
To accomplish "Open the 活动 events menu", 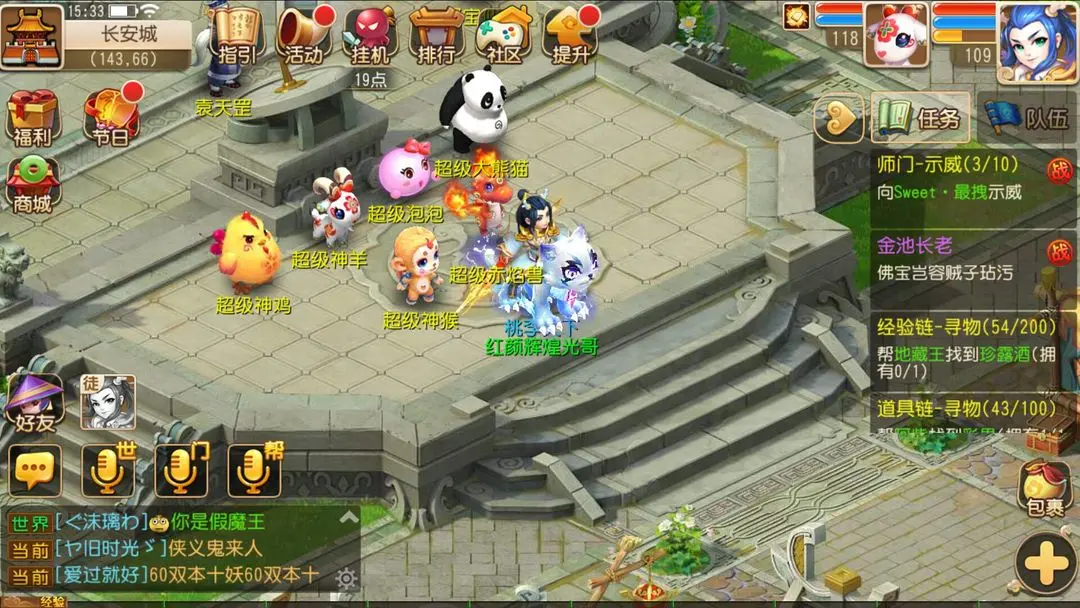I will (303, 35).
